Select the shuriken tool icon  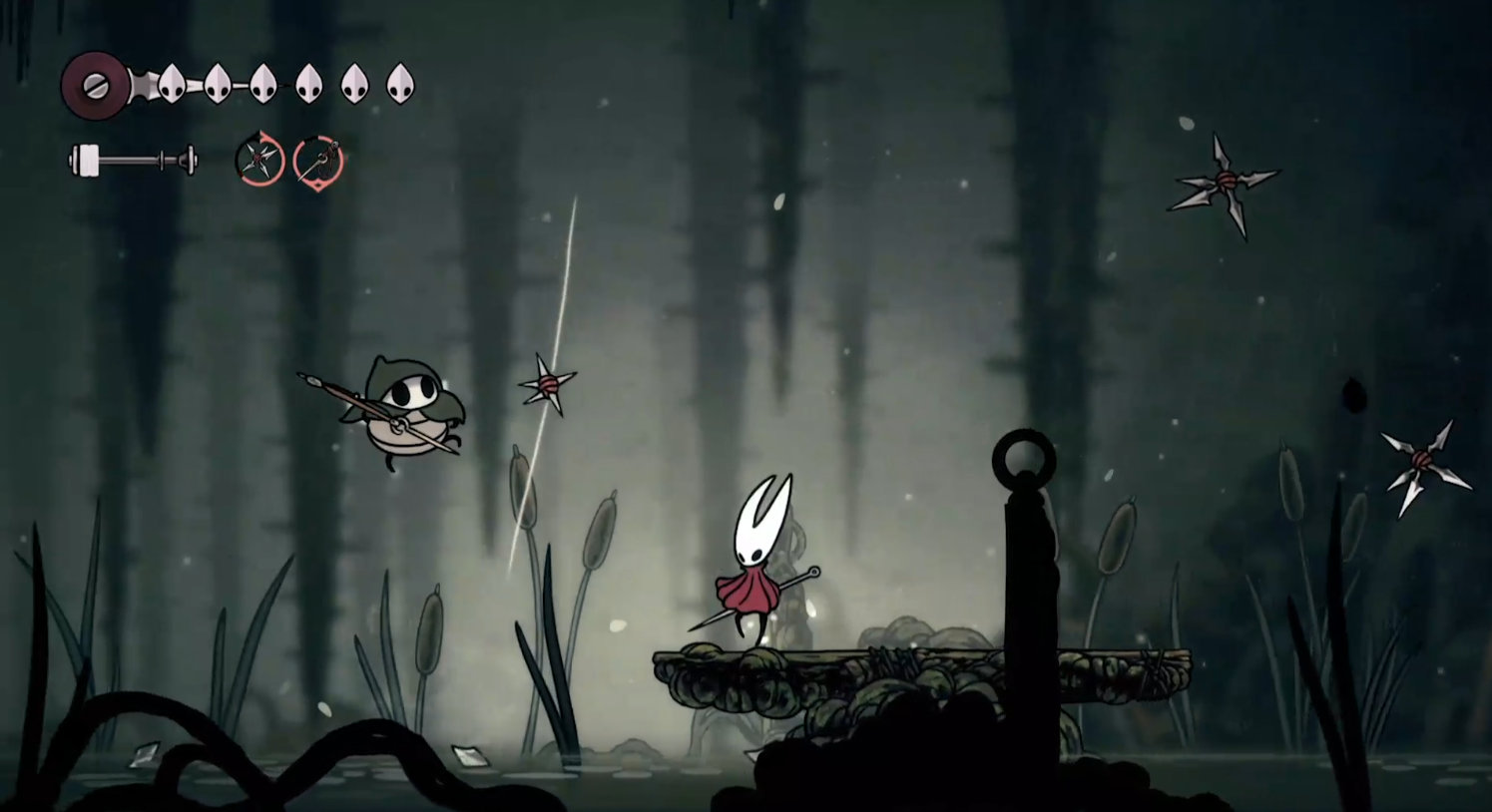260,160
